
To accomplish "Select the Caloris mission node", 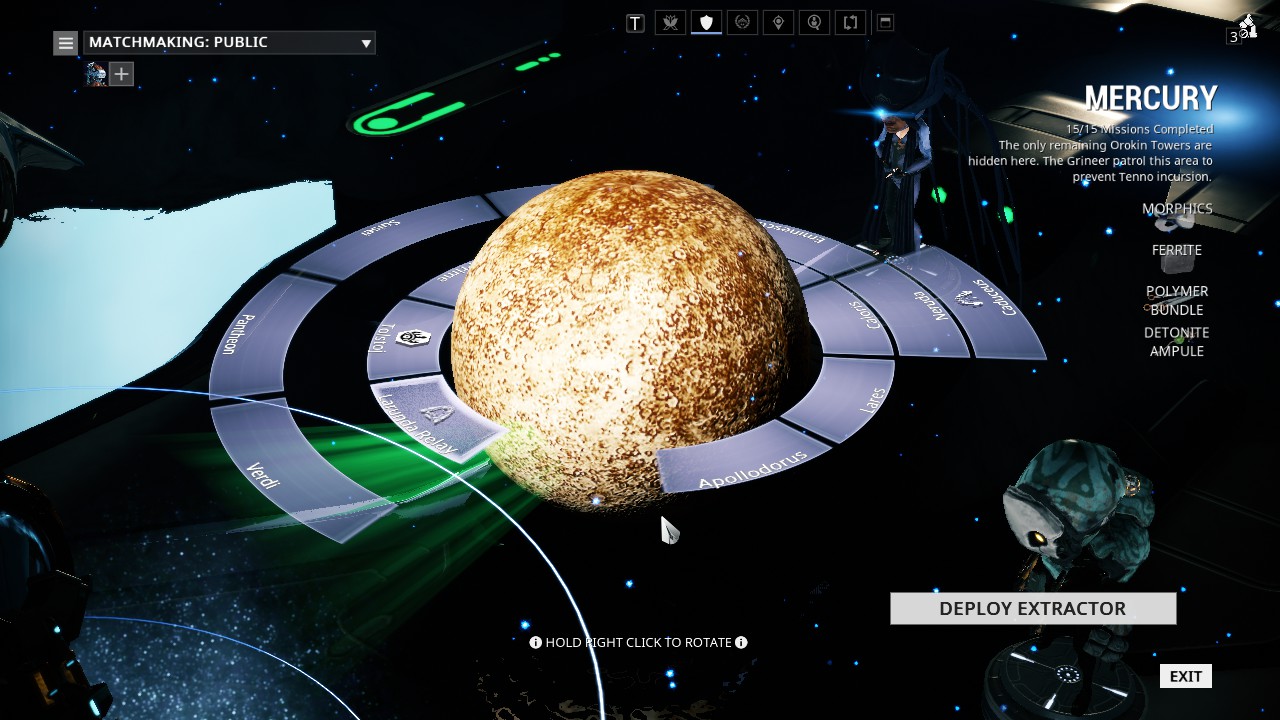I will coord(858,313).
